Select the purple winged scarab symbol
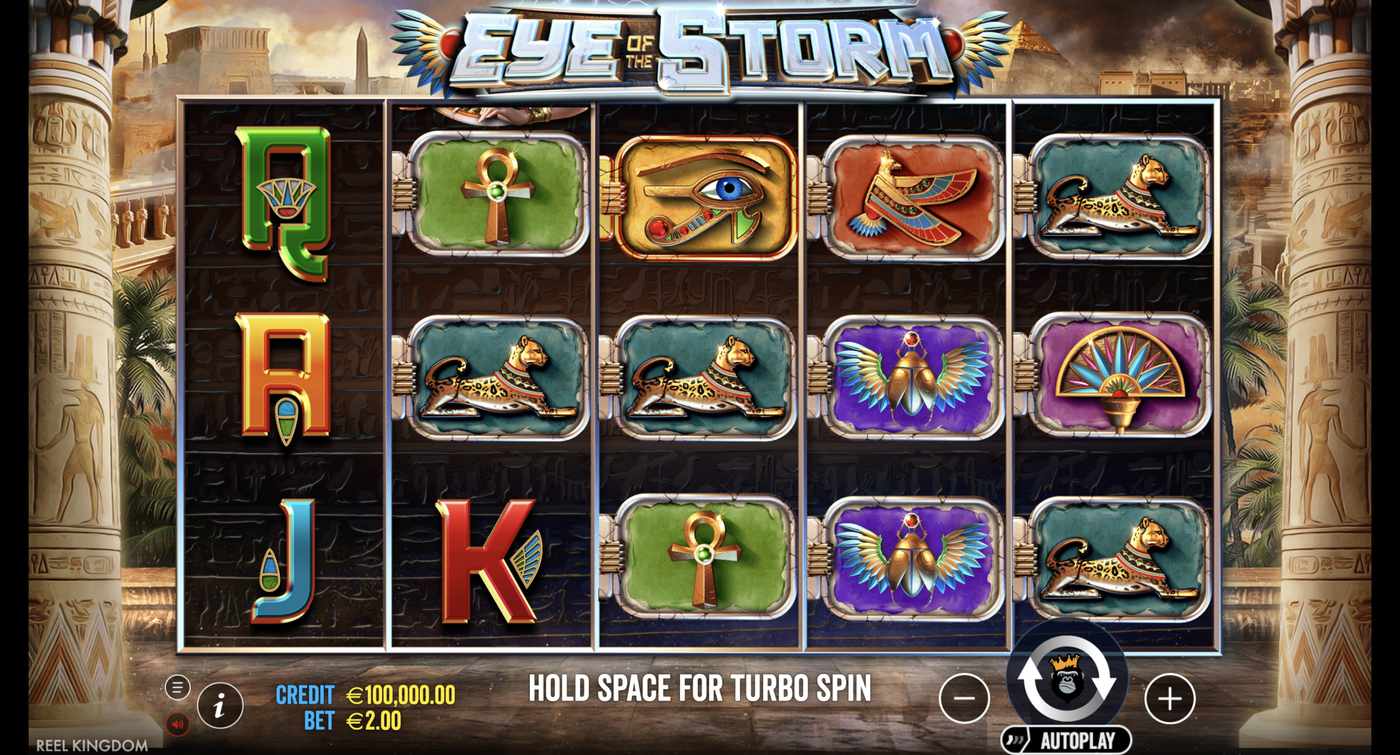Screen dimensions: 1400x755 click(912, 376)
